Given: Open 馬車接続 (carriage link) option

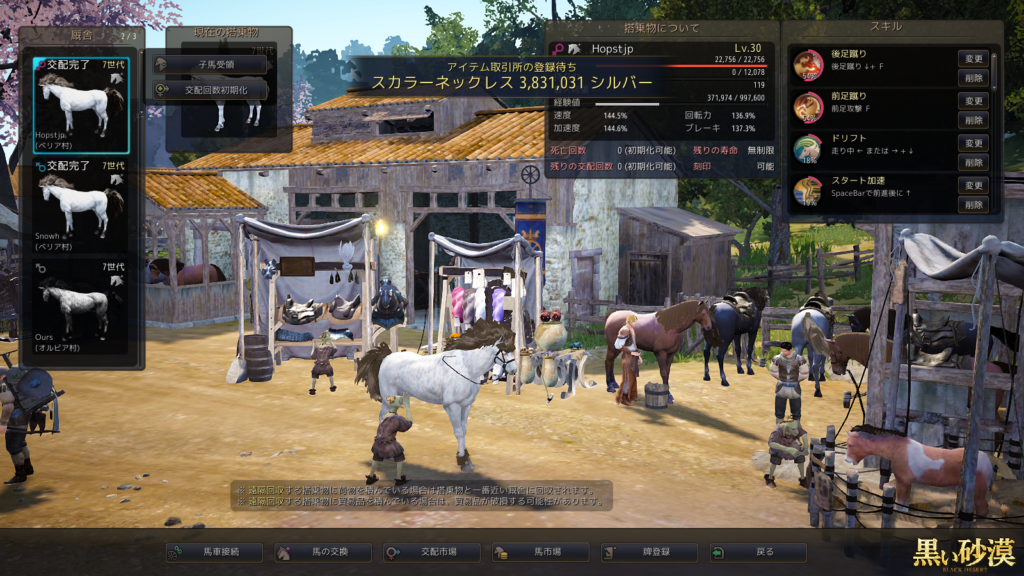Looking at the screenshot, I should coord(214,552).
